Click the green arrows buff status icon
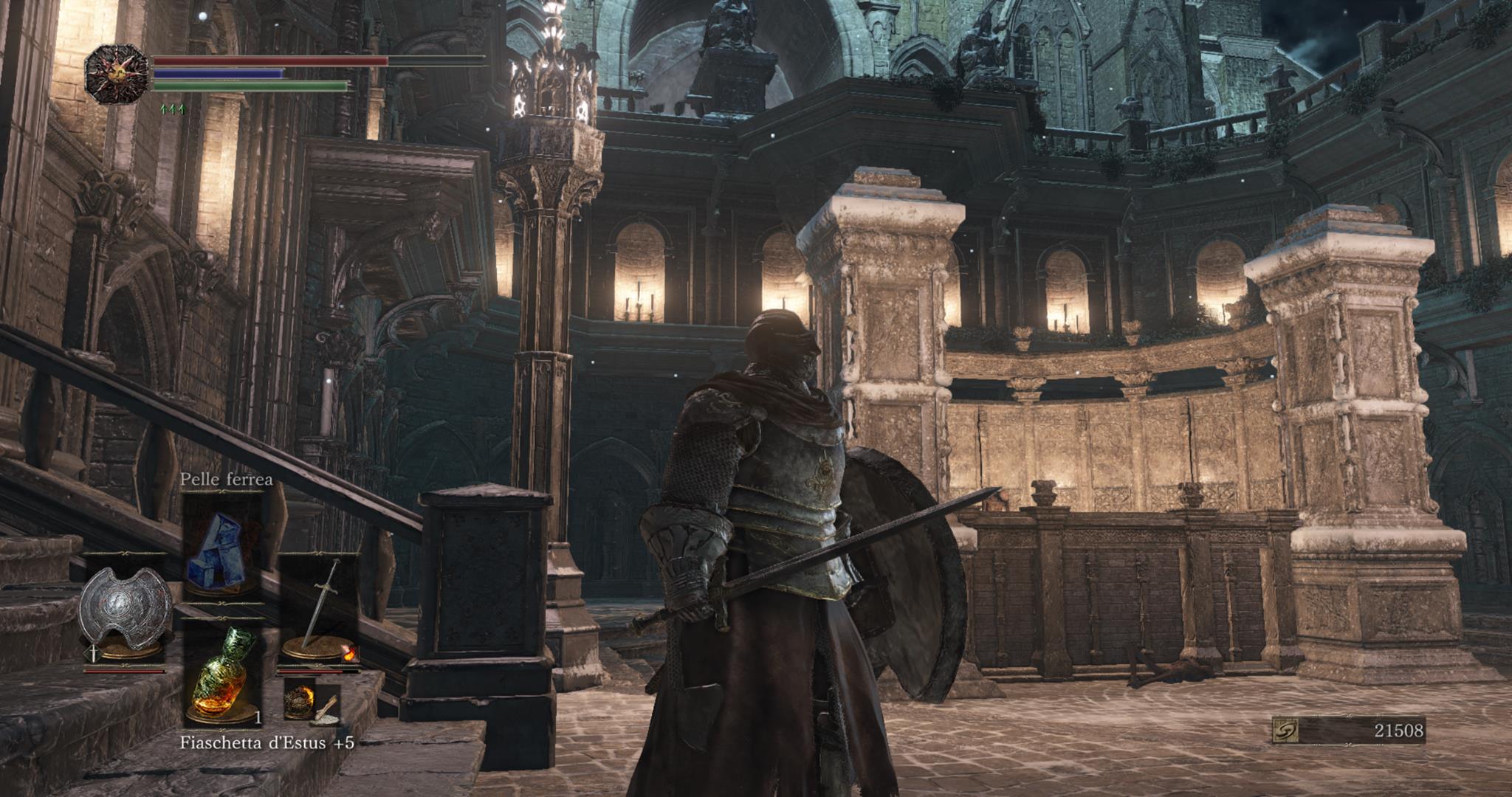Viewport: 1512px width, 797px height. pyautogui.click(x=172, y=110)
